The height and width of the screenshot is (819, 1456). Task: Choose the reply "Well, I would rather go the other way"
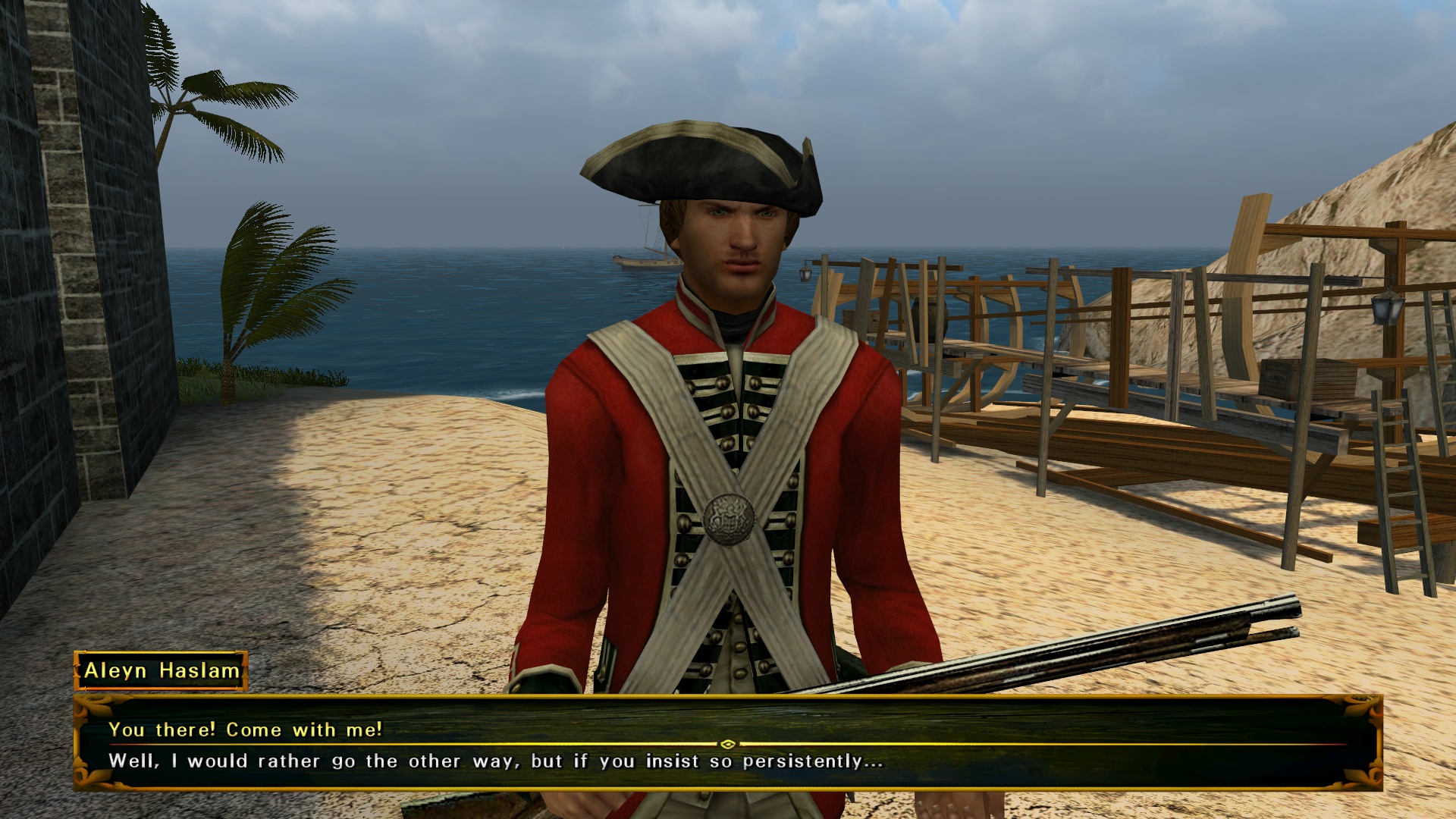coord(495,761)
